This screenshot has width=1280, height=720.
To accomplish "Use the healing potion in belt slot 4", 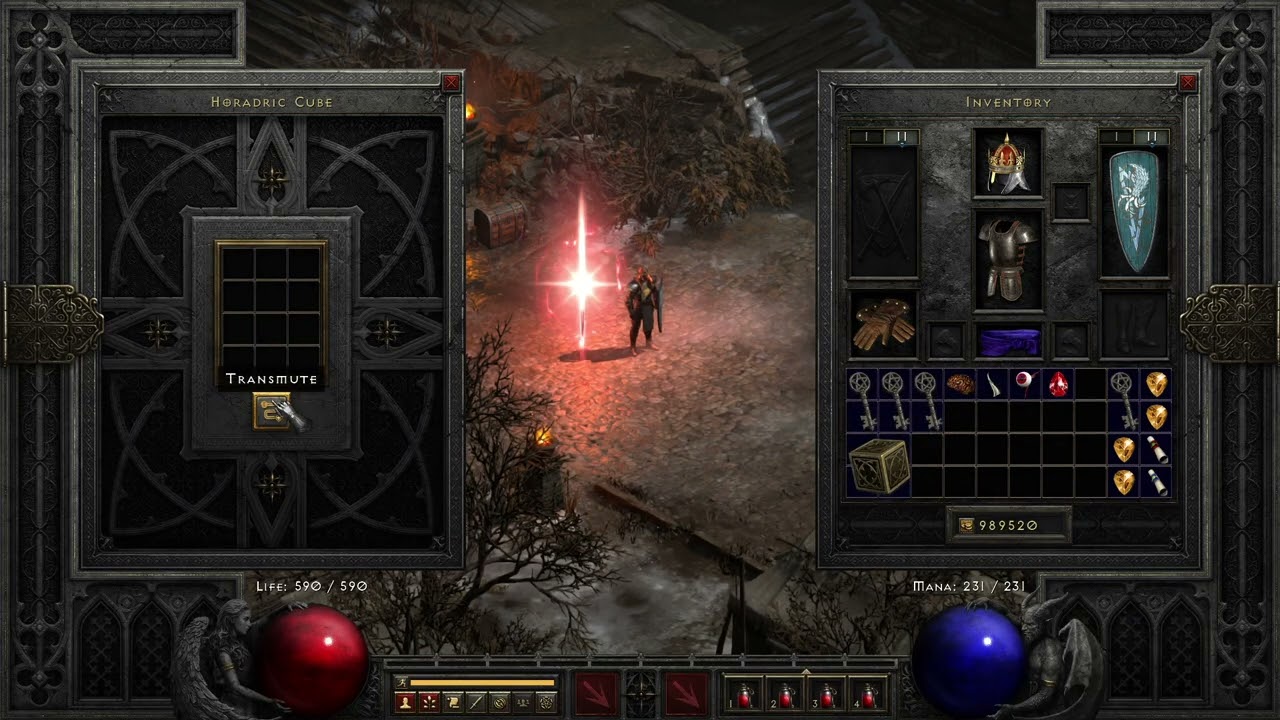I will [x=867, y=695].
